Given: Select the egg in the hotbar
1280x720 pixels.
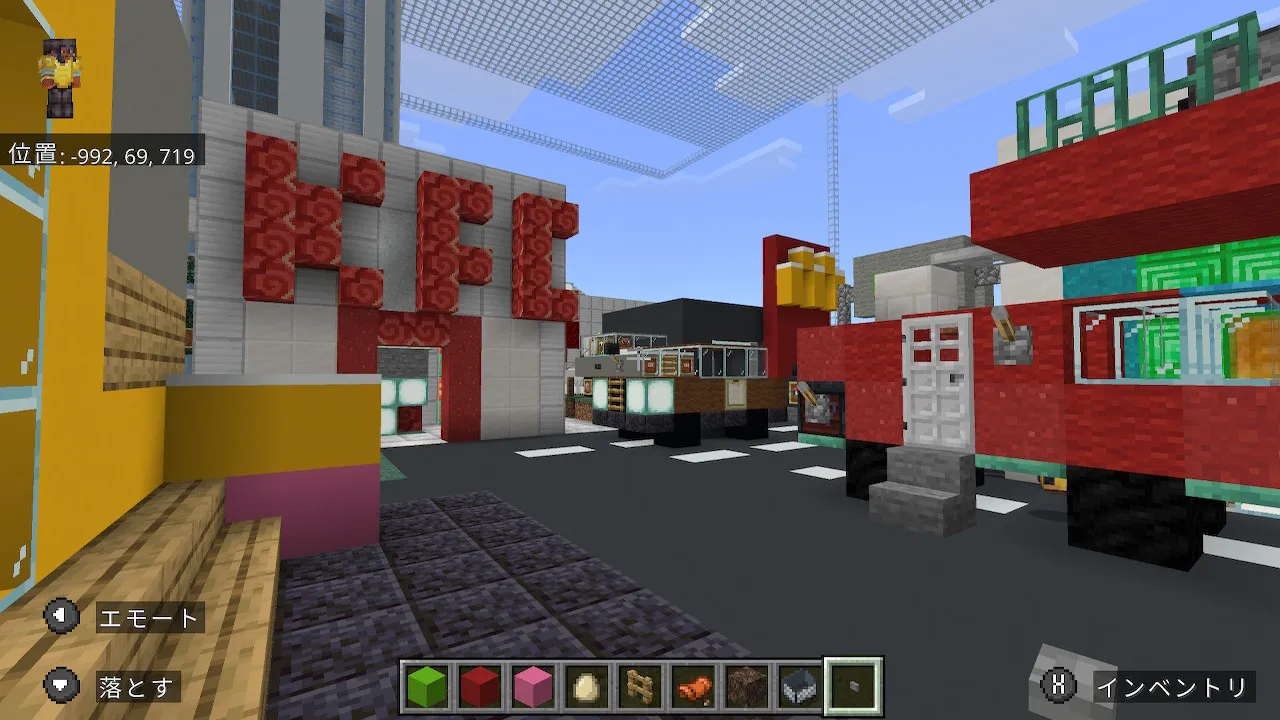Looking at the screenshot, I should [x=586, y=686].
